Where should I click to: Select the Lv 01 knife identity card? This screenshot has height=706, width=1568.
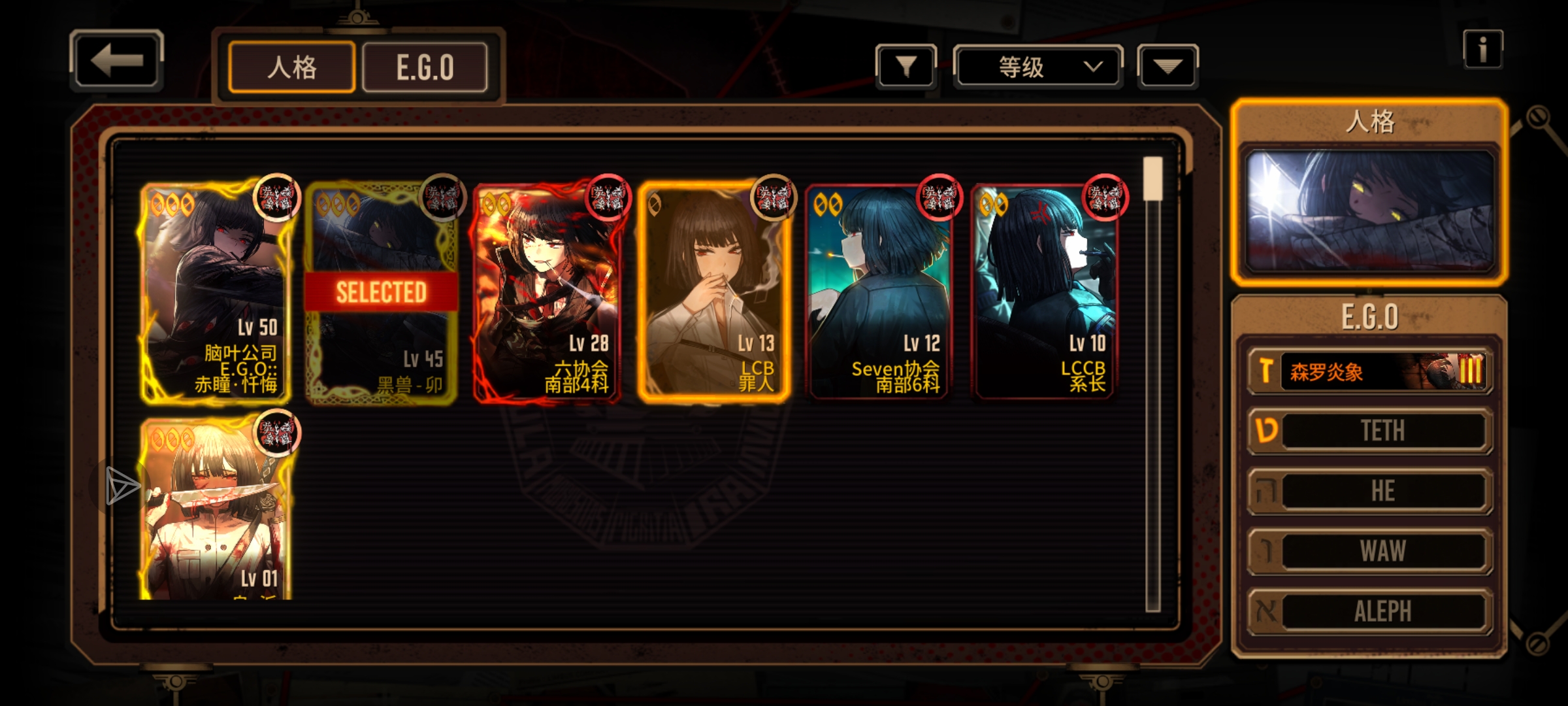[214, 510]
